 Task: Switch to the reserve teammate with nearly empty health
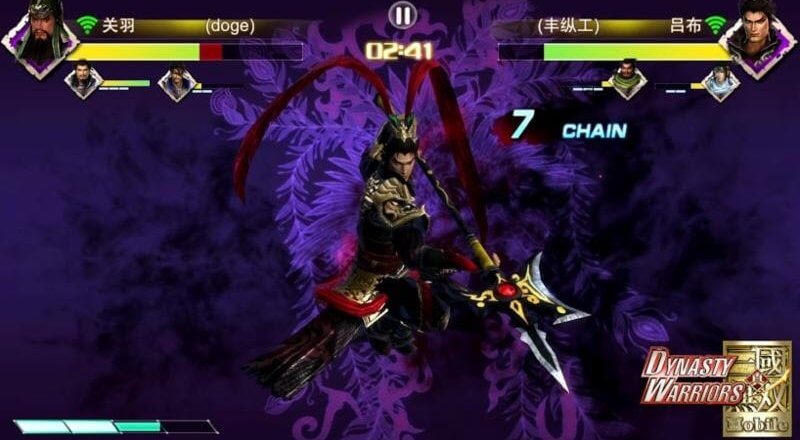pyautogui.click(x=176, y=83)
